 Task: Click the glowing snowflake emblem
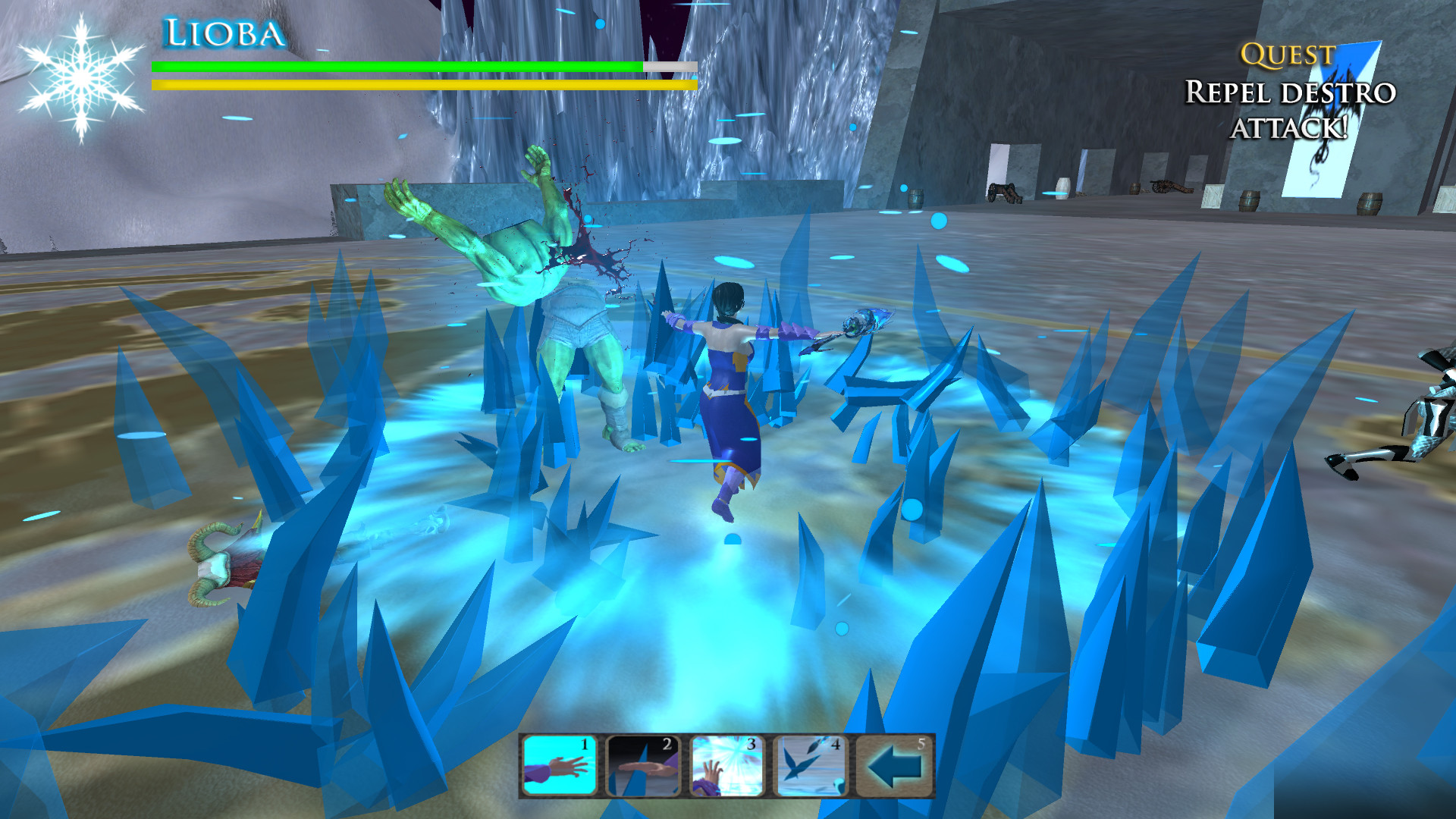(80, 76)
